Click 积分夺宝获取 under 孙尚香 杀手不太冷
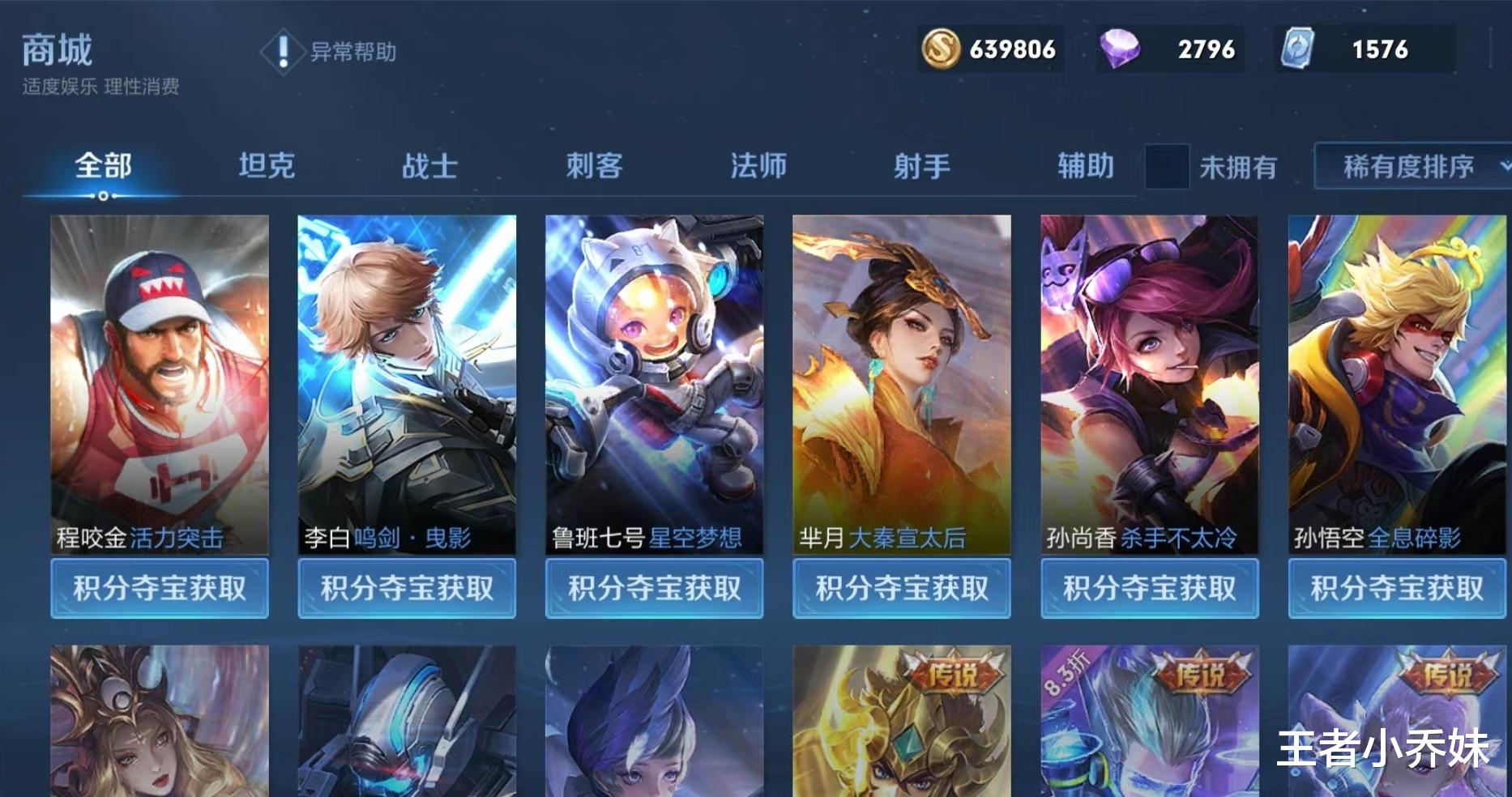 coord(1149,589)
